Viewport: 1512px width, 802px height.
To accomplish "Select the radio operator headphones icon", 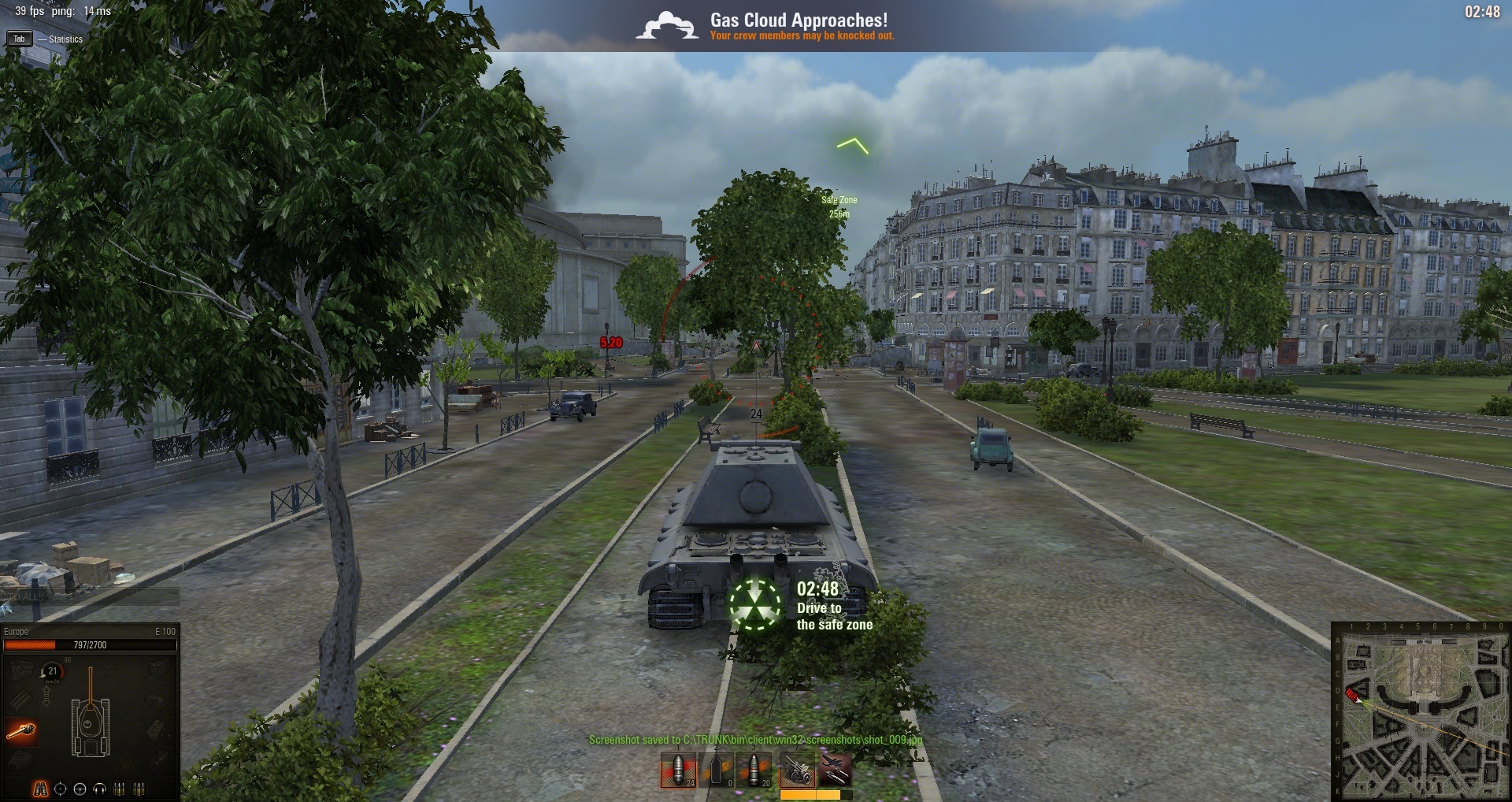I will point(99,789).
